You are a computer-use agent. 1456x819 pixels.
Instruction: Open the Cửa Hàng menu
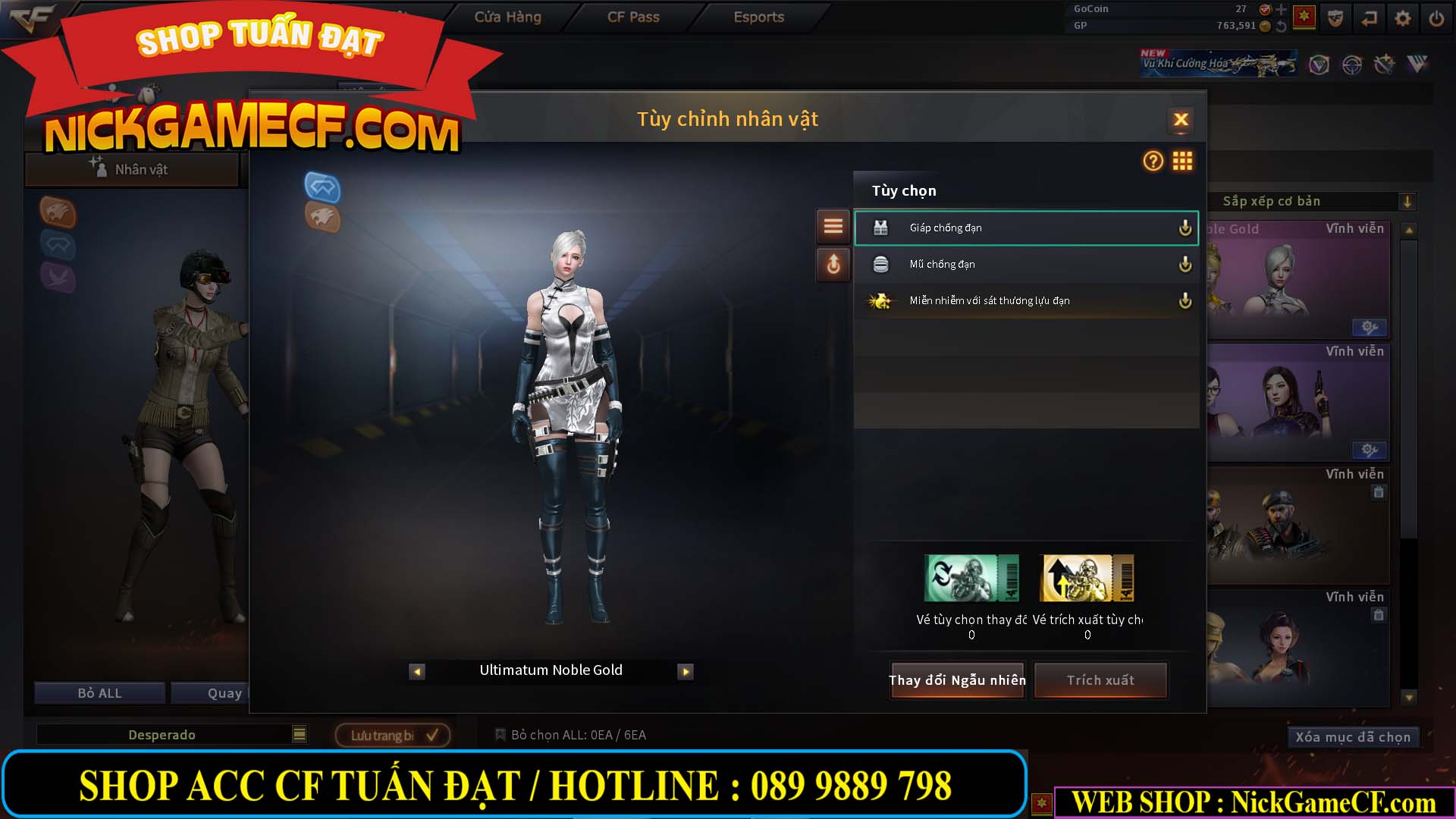point(507,17)
